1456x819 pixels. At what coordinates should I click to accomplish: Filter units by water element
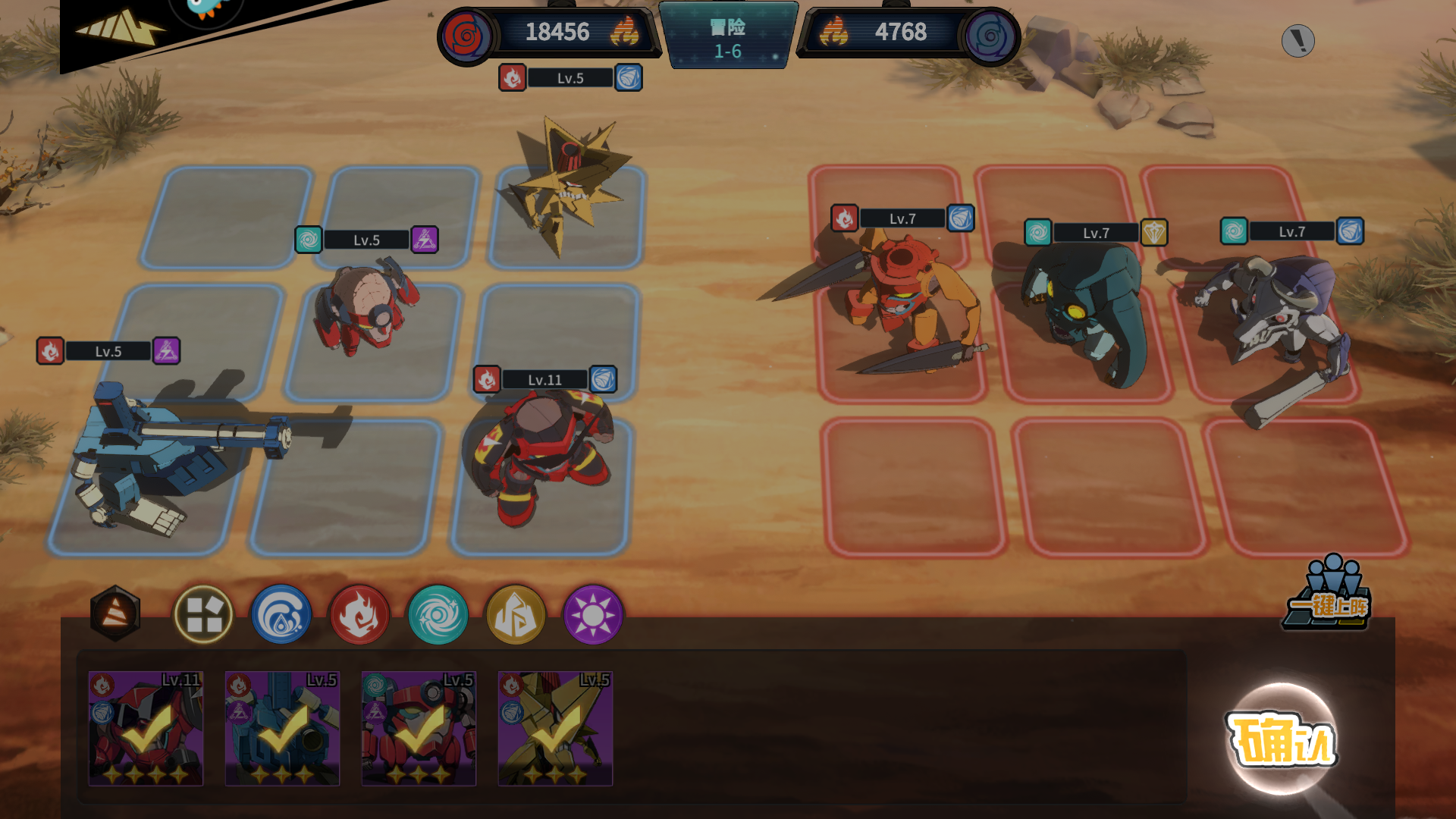coord(281,614)
